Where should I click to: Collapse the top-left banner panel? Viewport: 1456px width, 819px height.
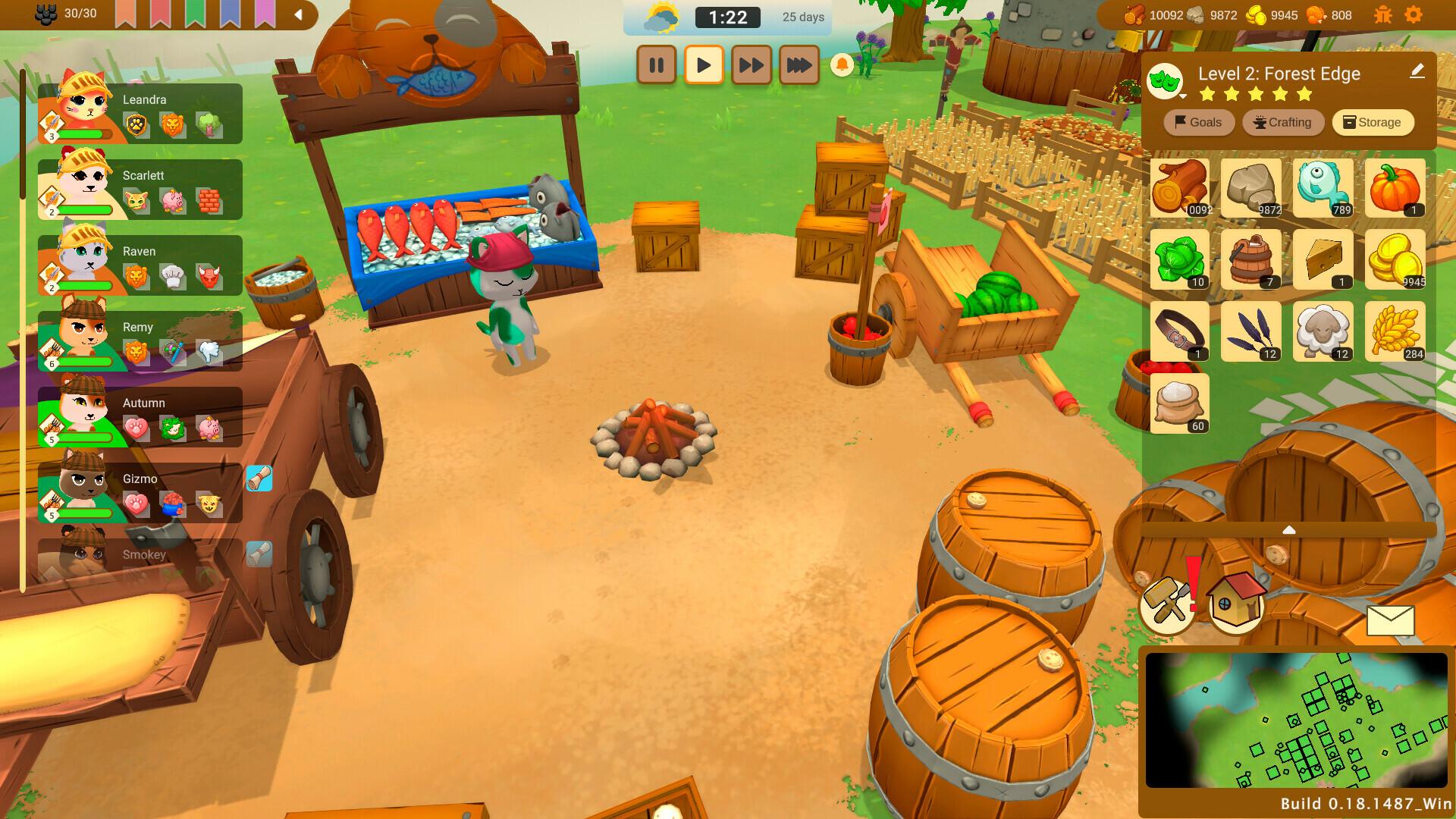[299, 14]
